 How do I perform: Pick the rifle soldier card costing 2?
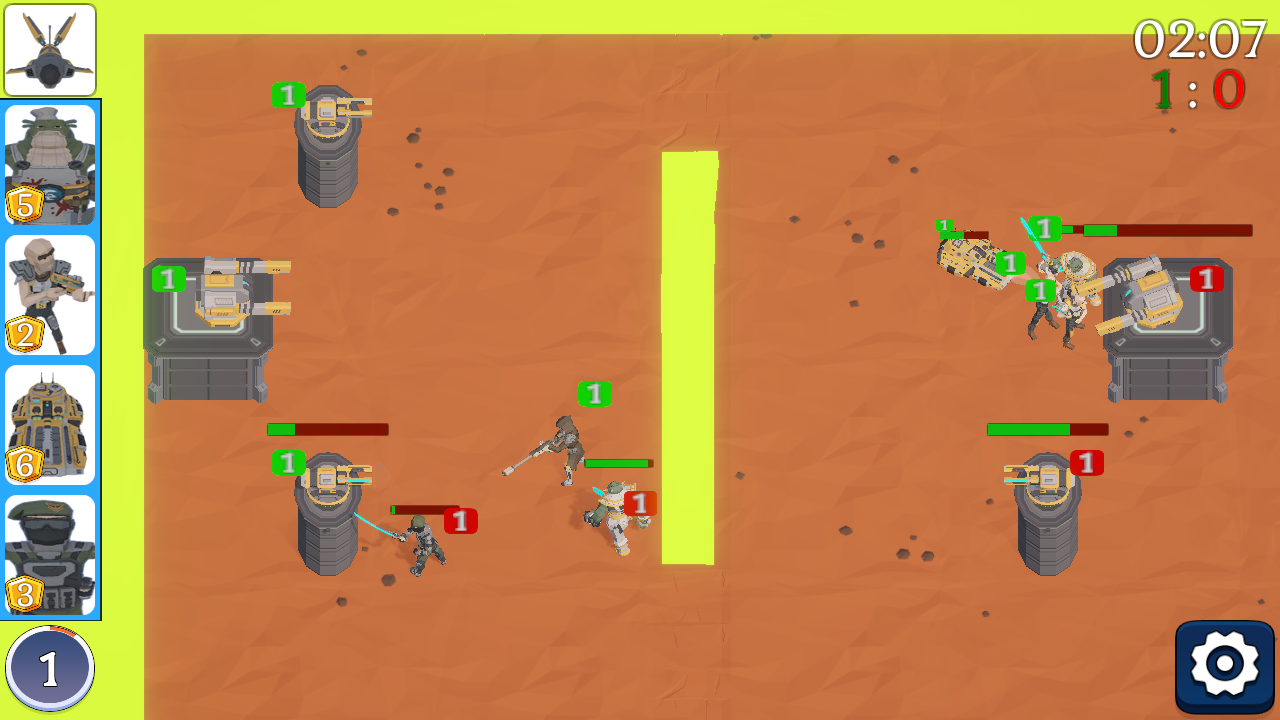pos(49,293)
